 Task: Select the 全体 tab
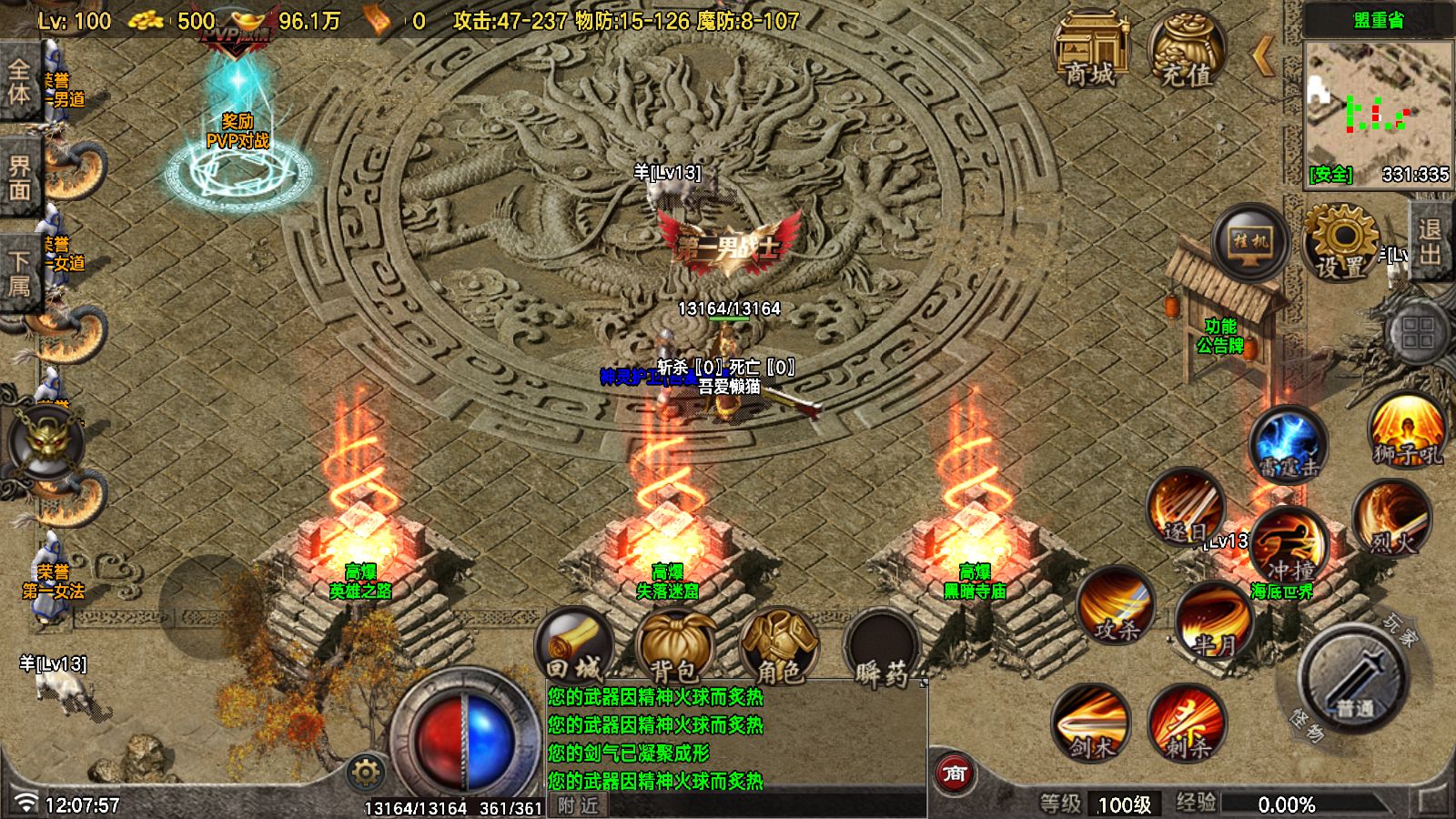tap(19, 82)
